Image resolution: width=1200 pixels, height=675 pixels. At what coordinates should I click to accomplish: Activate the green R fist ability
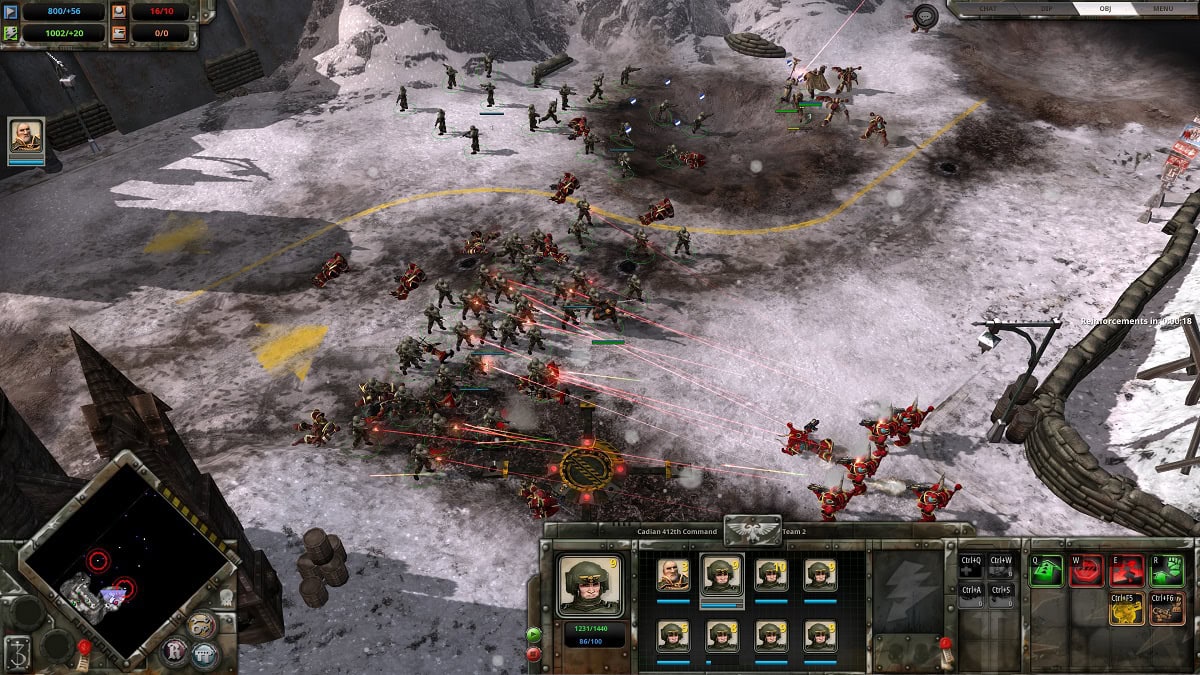click(x=1167, y=571)
